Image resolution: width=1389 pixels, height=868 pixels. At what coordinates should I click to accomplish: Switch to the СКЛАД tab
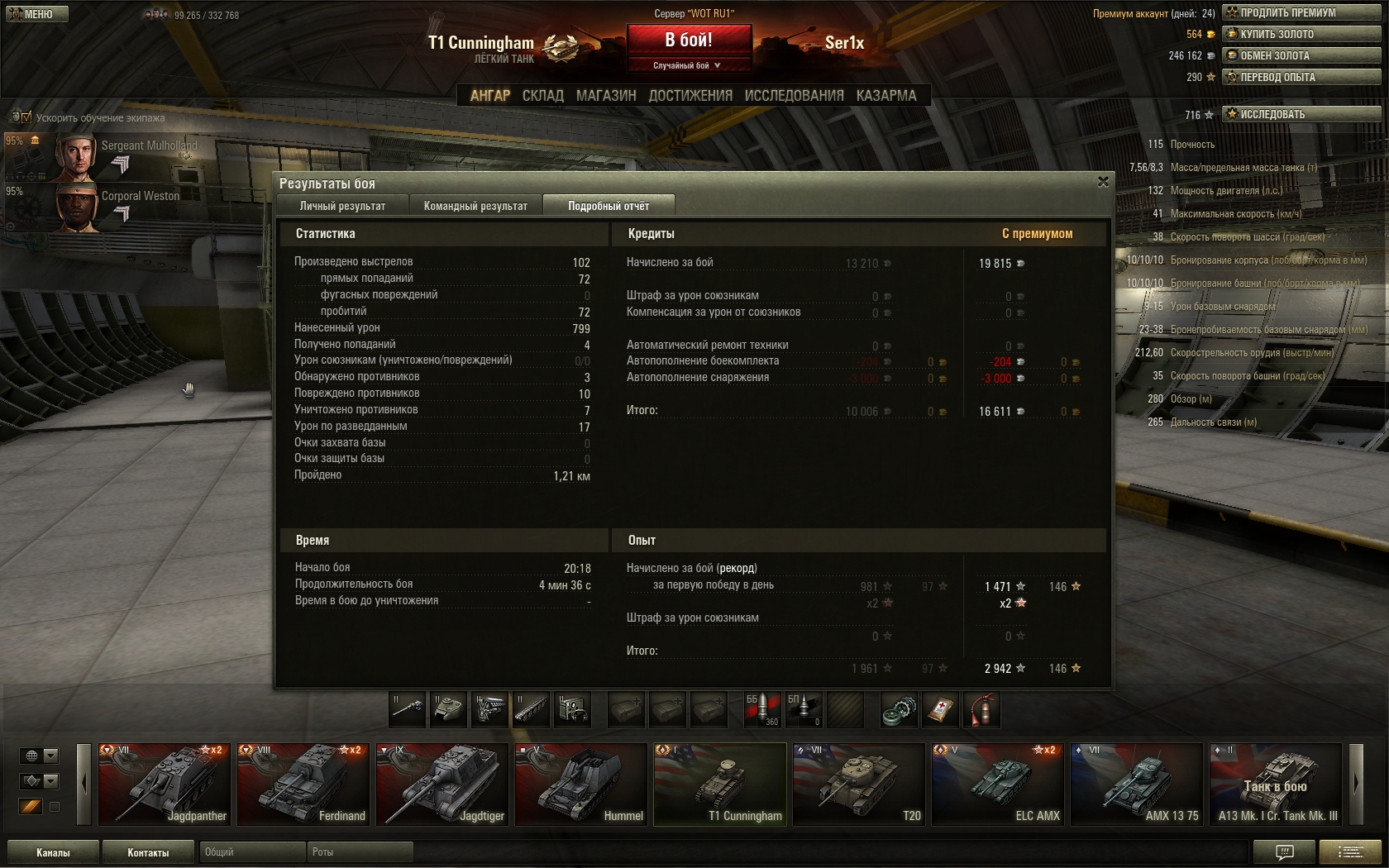pos(542,96)
